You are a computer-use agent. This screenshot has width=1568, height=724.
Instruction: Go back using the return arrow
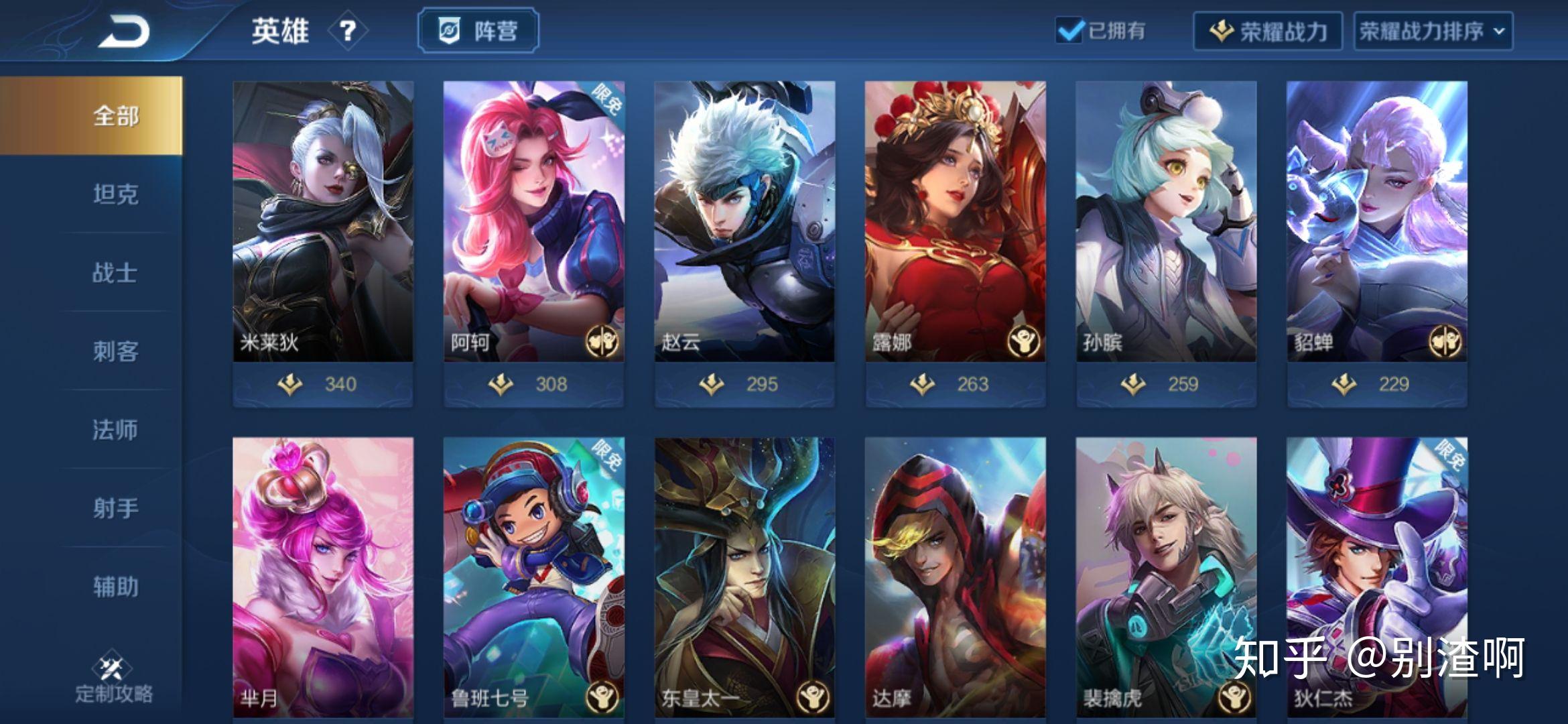[x=124, y=32]
